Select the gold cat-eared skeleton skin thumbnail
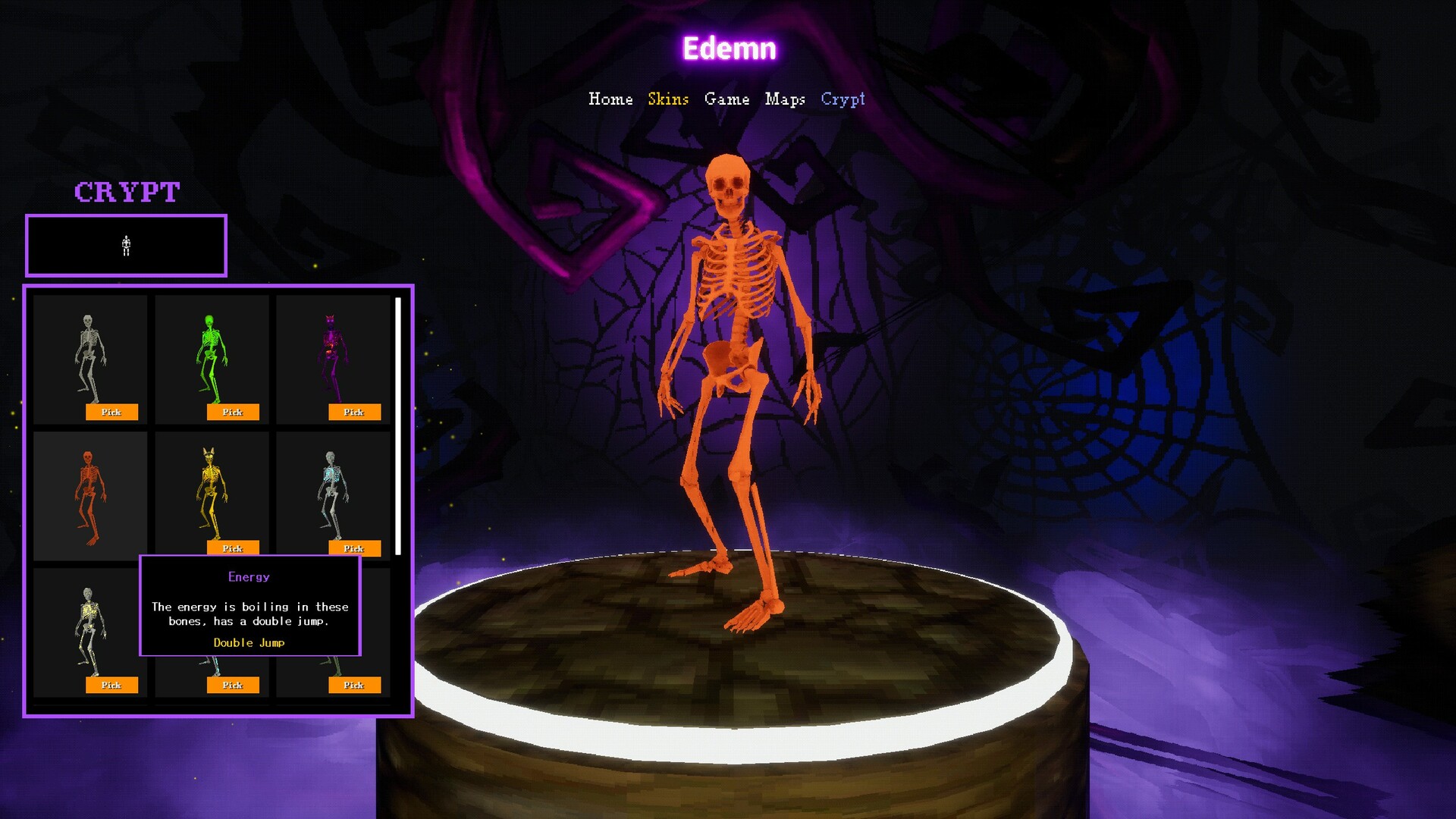The width and height of the screenshot is (1456, 819). pyautogui.click(x=211, y=489)
